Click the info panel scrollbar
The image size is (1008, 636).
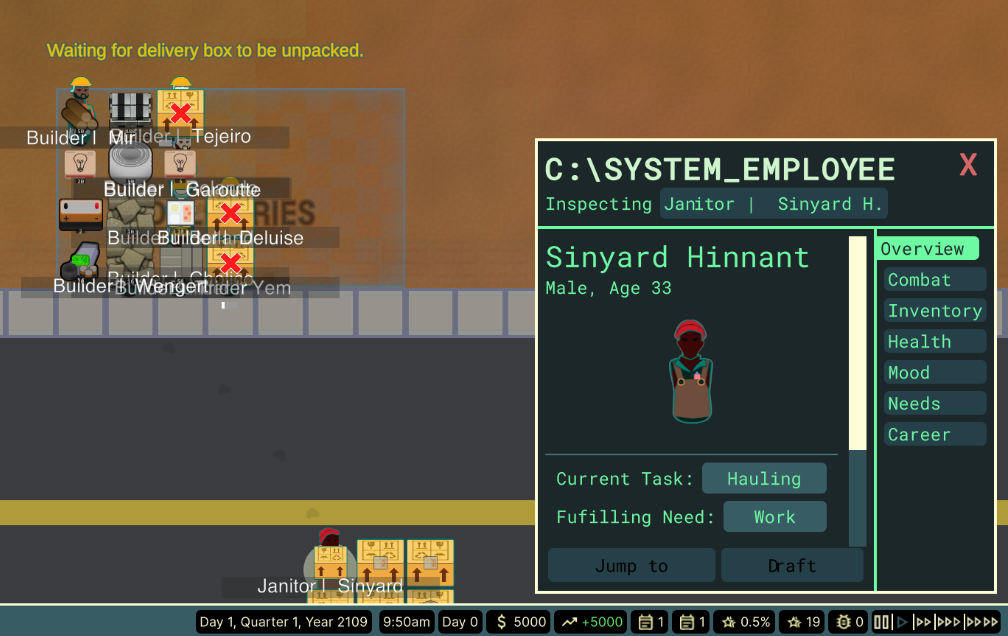click(857, 342)
